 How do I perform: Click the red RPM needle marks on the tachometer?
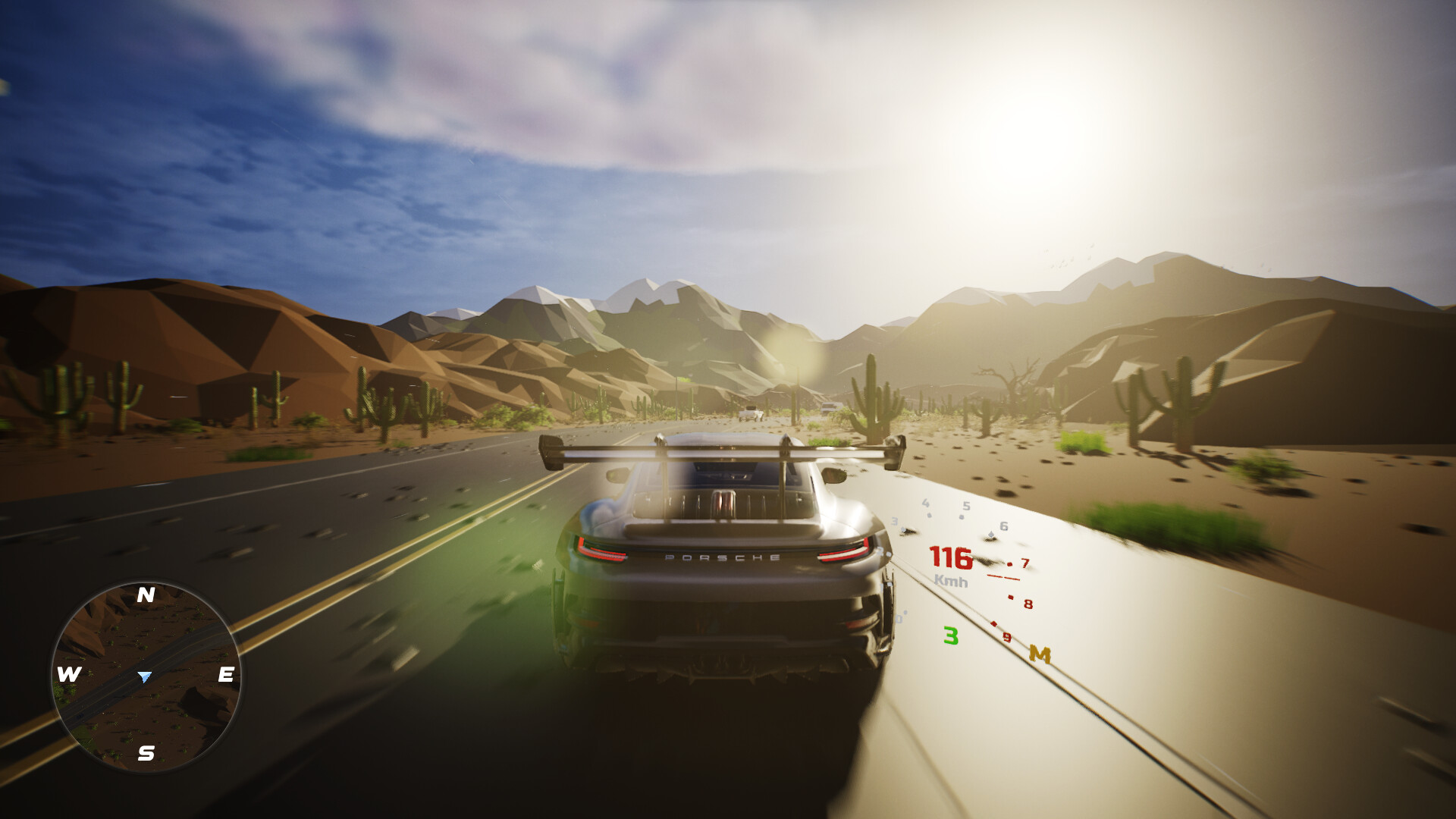click(x=1003, y=577)
